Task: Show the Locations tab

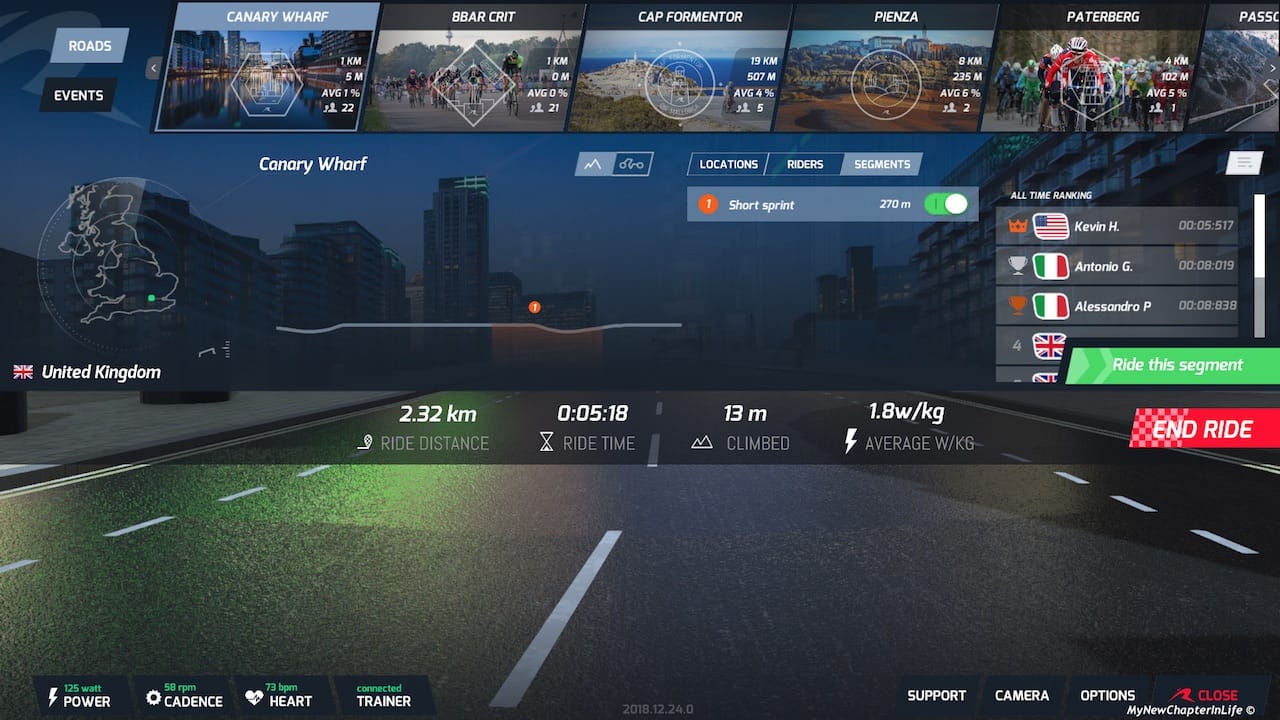Action: [728, 164]
